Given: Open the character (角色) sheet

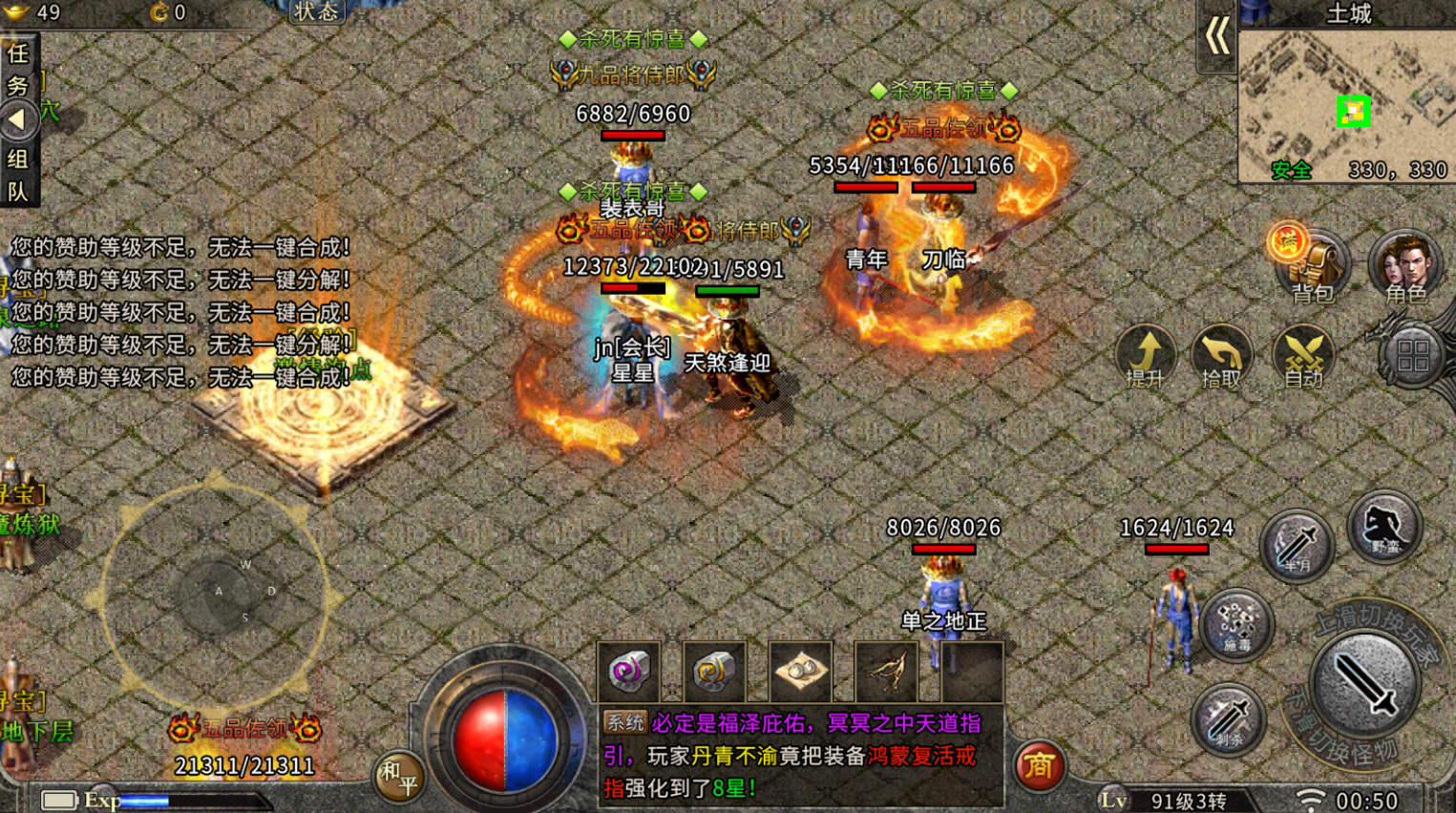Looking at the screenshot, I should click(1404, 265).
